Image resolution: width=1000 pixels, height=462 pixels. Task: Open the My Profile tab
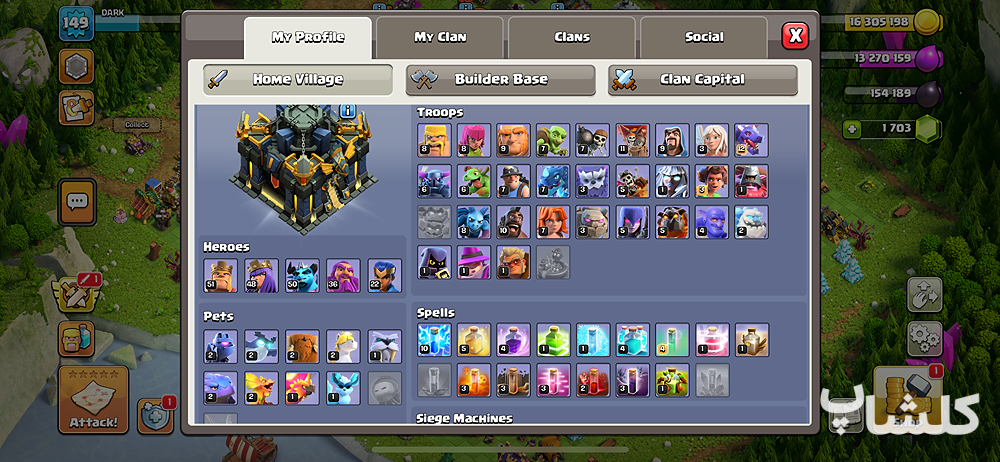[x=307, y=38]
